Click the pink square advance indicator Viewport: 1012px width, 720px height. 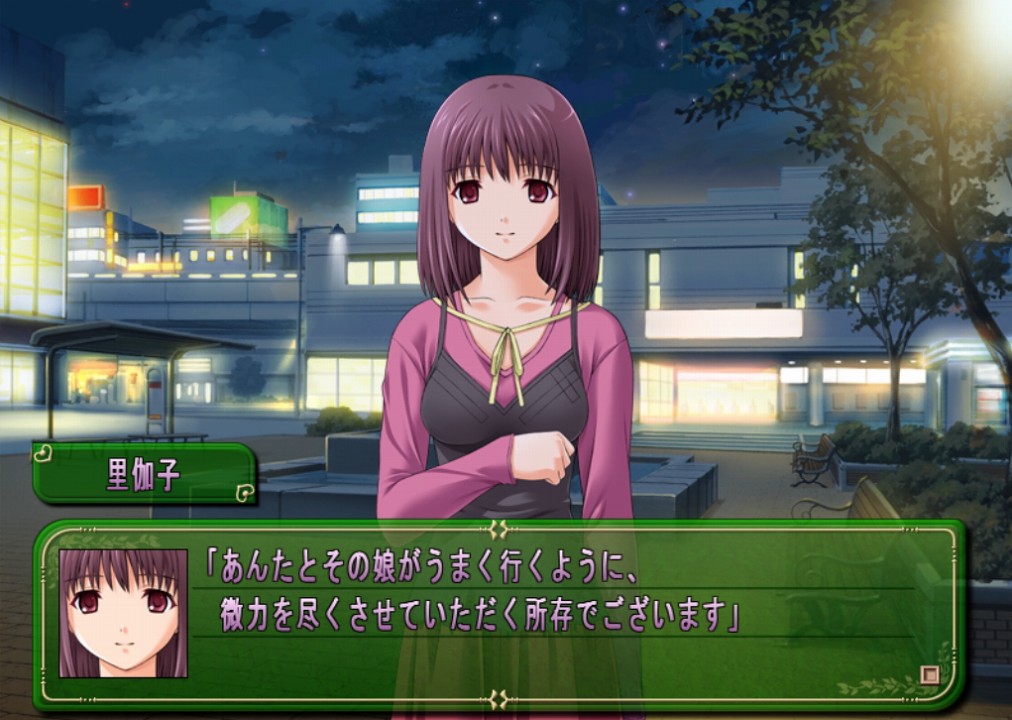[x=929, y=675]
